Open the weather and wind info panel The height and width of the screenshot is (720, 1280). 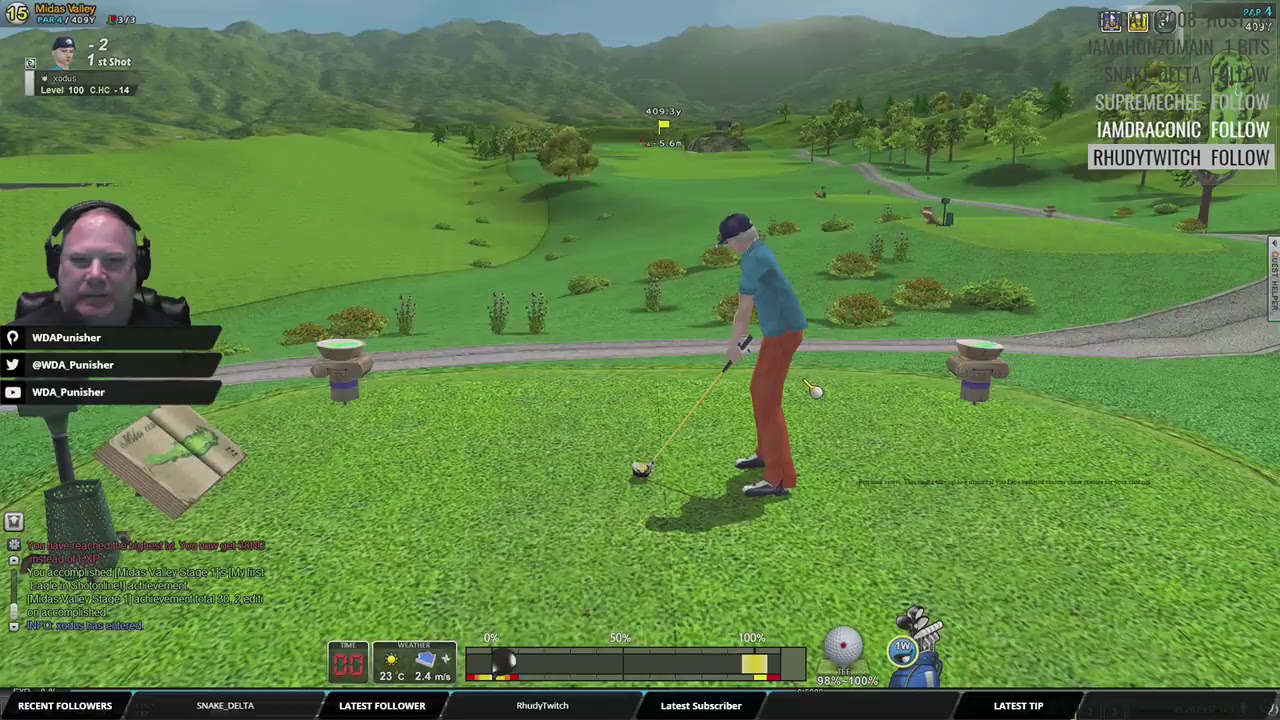[414, 662]
